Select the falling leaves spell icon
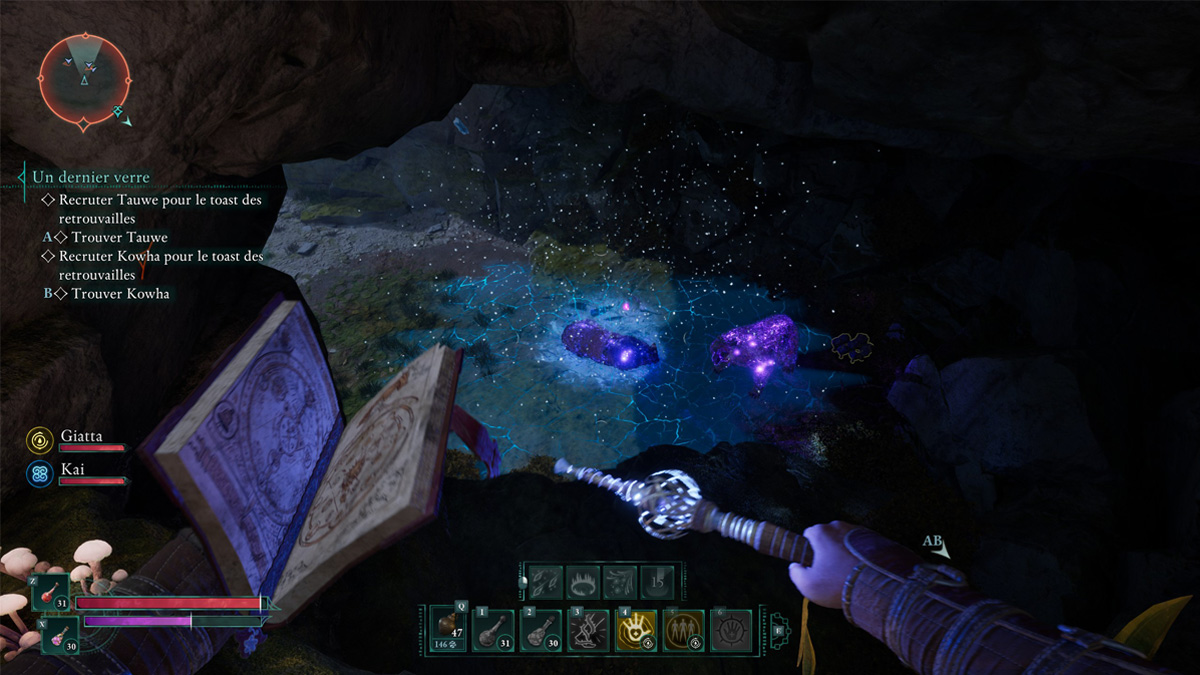1200x675 pixels. pos(544,580)
